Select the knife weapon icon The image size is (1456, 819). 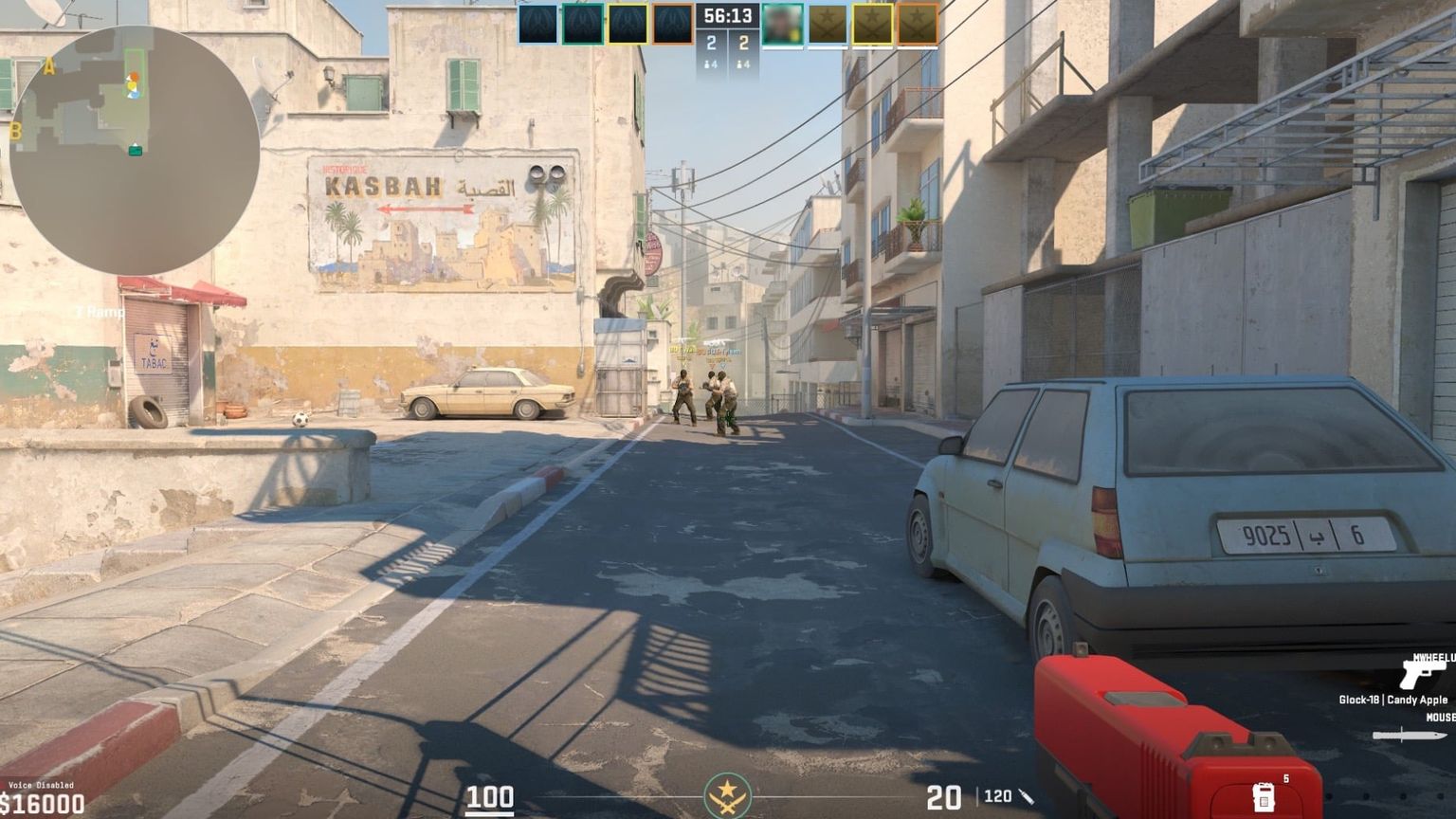coord(1410,736)
